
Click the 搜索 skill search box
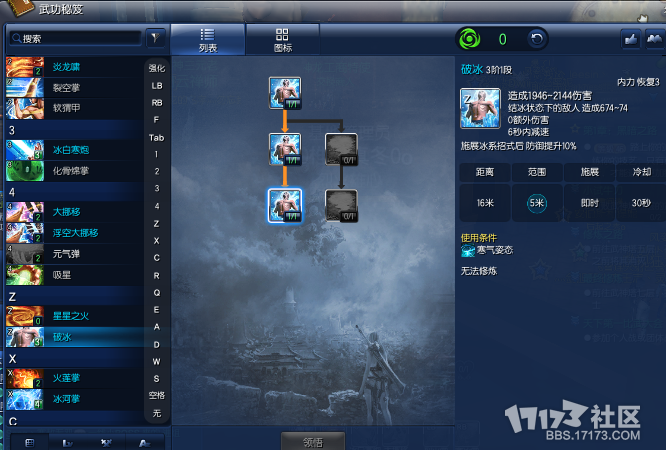click(75, 38)
